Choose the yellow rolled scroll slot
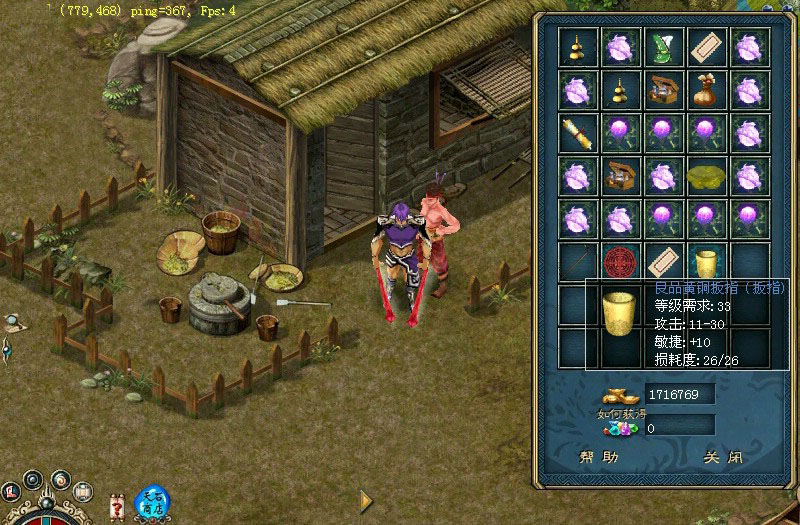800x525 pixels. pyautogui.click(x=577, y=133)
